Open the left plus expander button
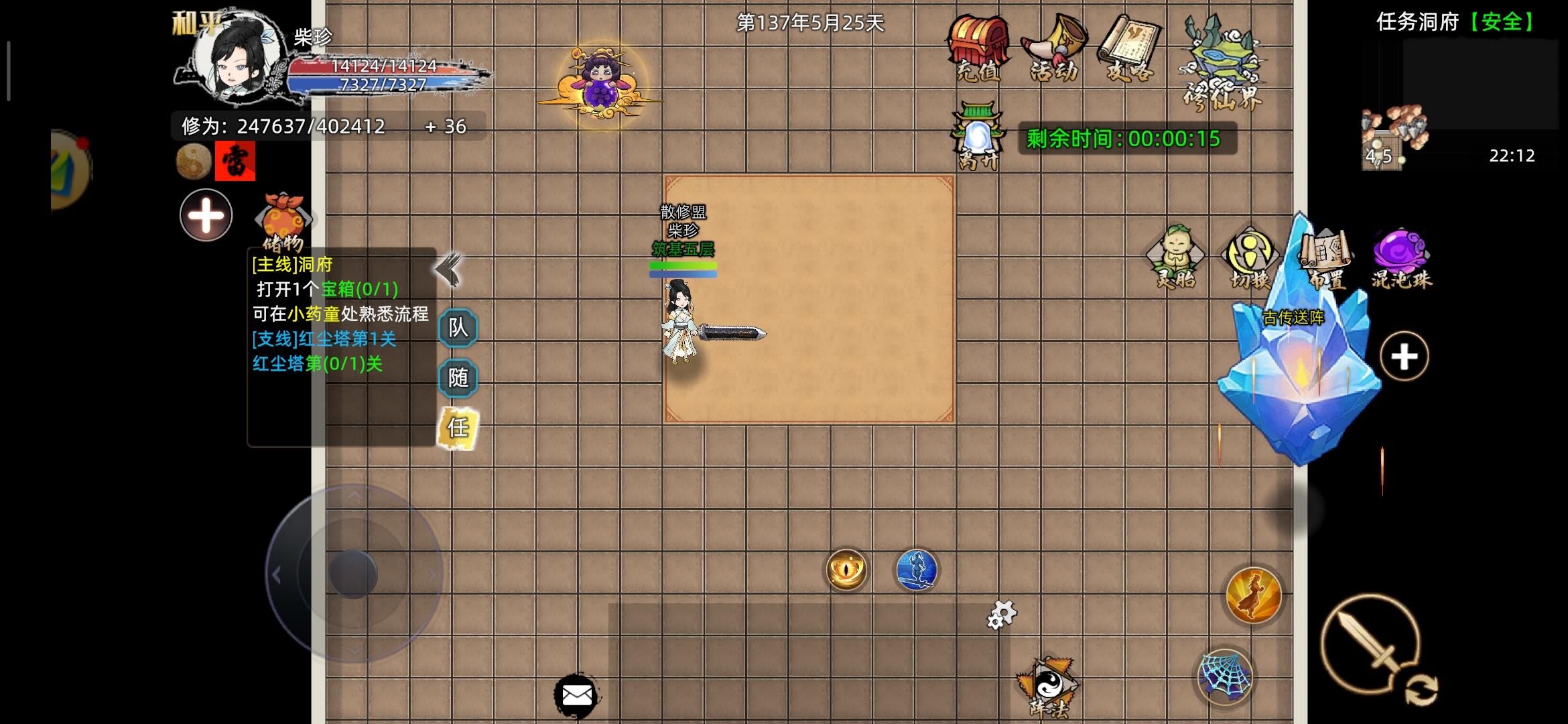The height and width of the screenshot is (724, 1568). coord(205,215)
